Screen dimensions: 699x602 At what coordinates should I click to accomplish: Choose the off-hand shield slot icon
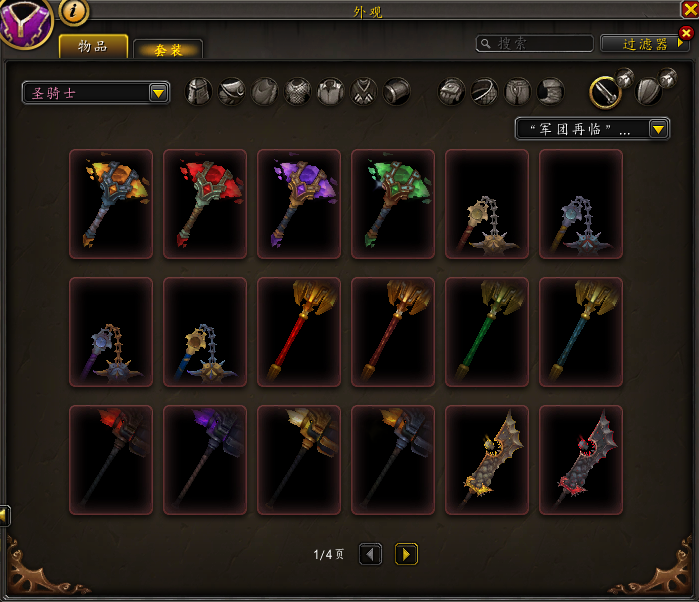pos(648,92)
